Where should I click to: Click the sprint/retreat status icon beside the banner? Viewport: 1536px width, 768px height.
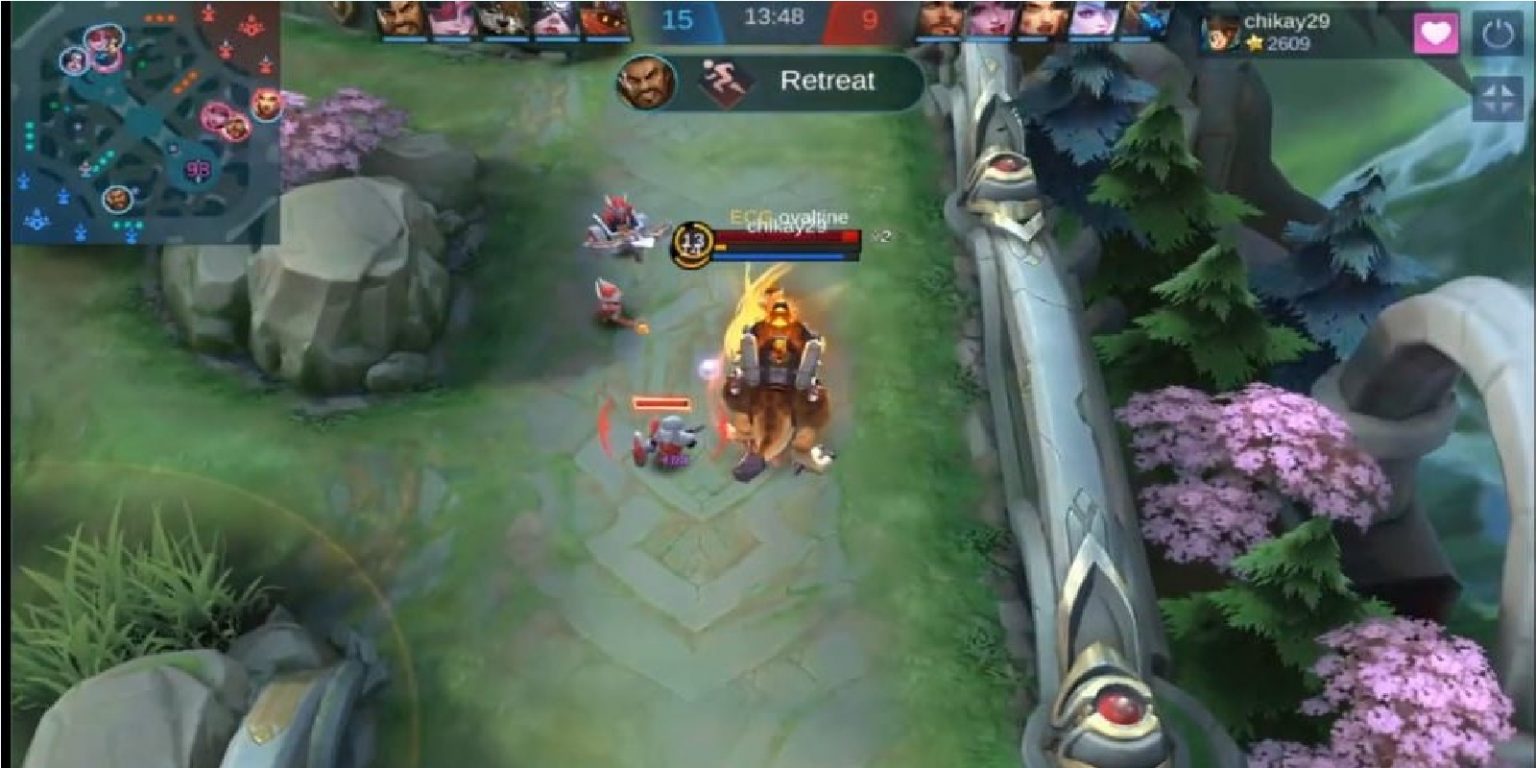(726, 82)
